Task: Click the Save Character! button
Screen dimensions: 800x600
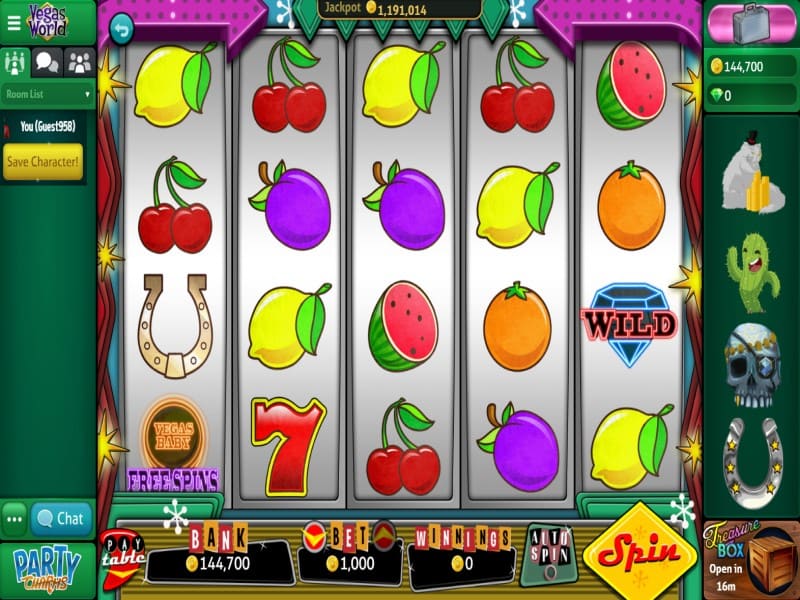Action: pyautogui.click(x=43, y=161)
